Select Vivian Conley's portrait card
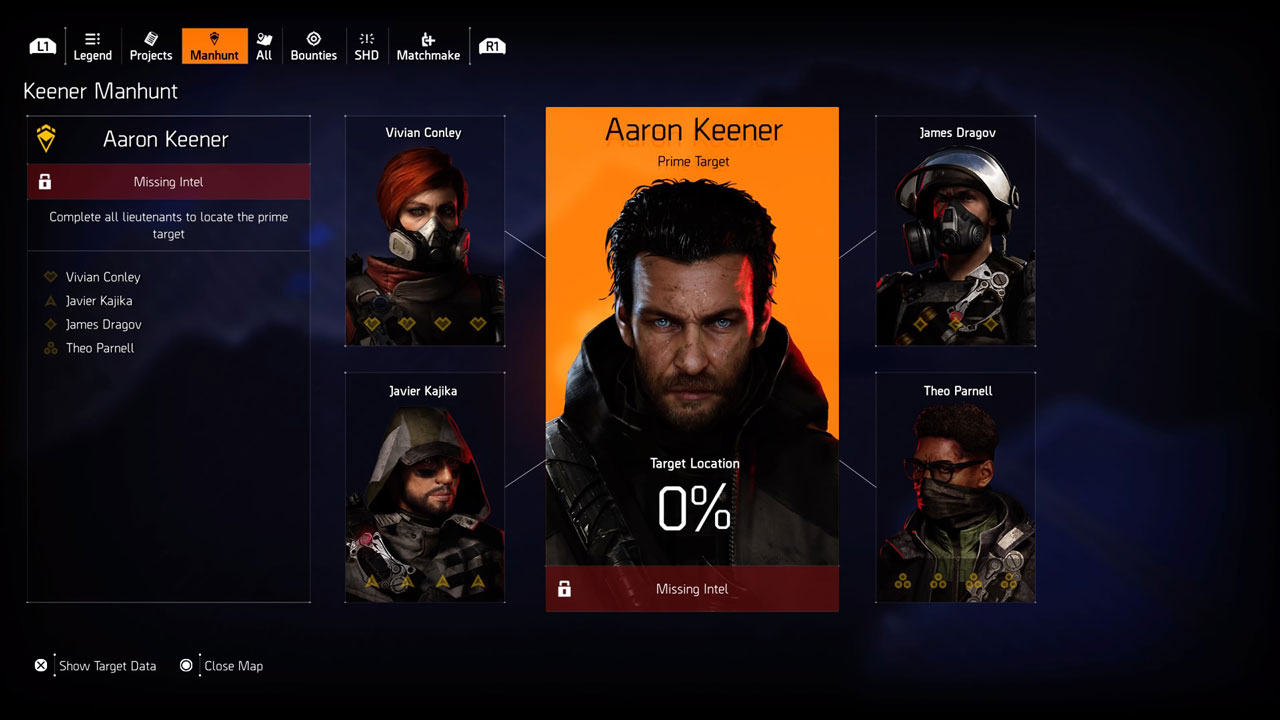Screen dimensions: 1280x720 [424, 231]
